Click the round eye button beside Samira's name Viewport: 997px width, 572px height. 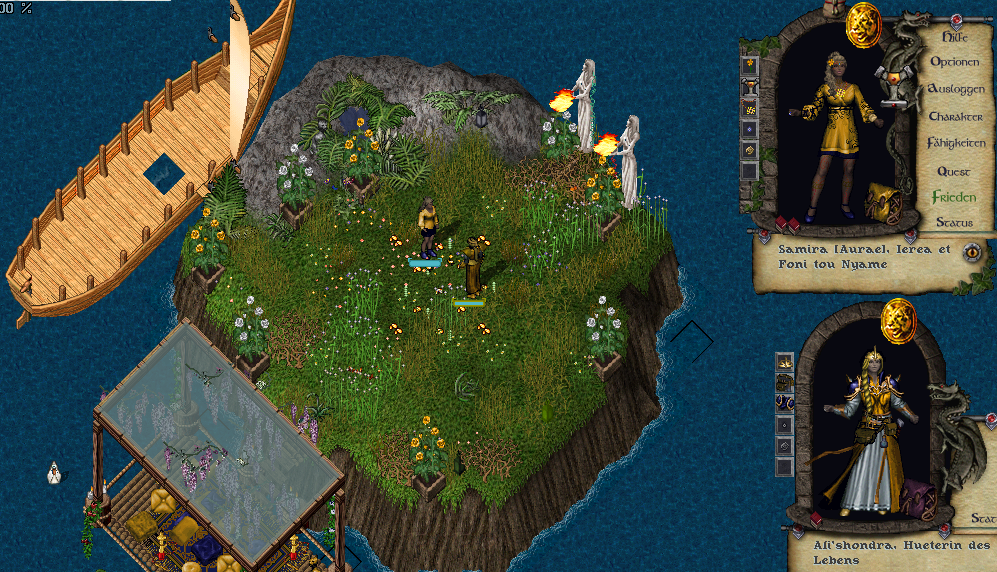[x=971, y=251]
